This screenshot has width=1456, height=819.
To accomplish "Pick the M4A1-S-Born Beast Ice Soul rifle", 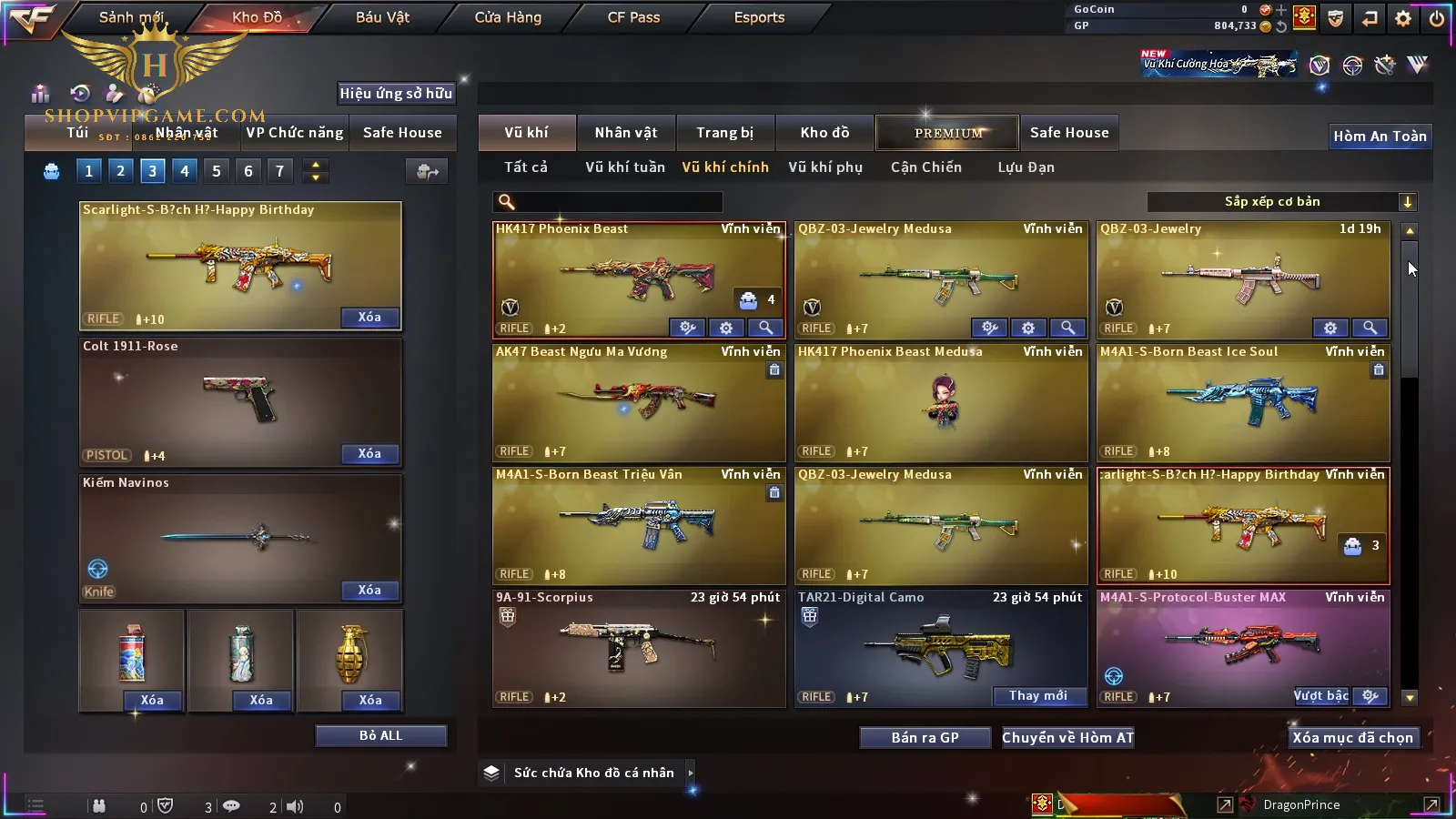I will tap(1243, 402).
